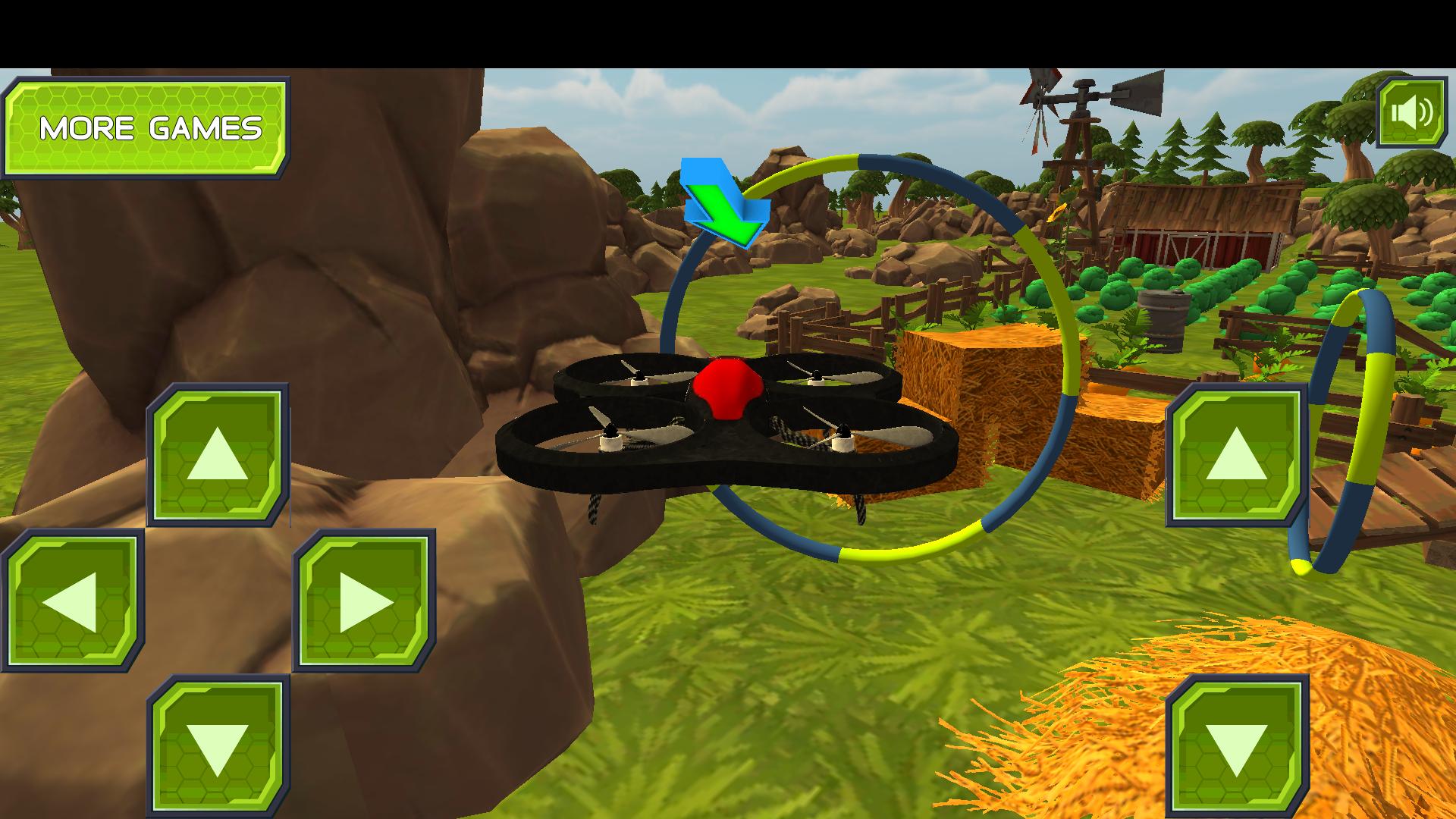Tap the speaker button in the top-right corner
Screen dimensions: 1456x819
(1410, 114)
